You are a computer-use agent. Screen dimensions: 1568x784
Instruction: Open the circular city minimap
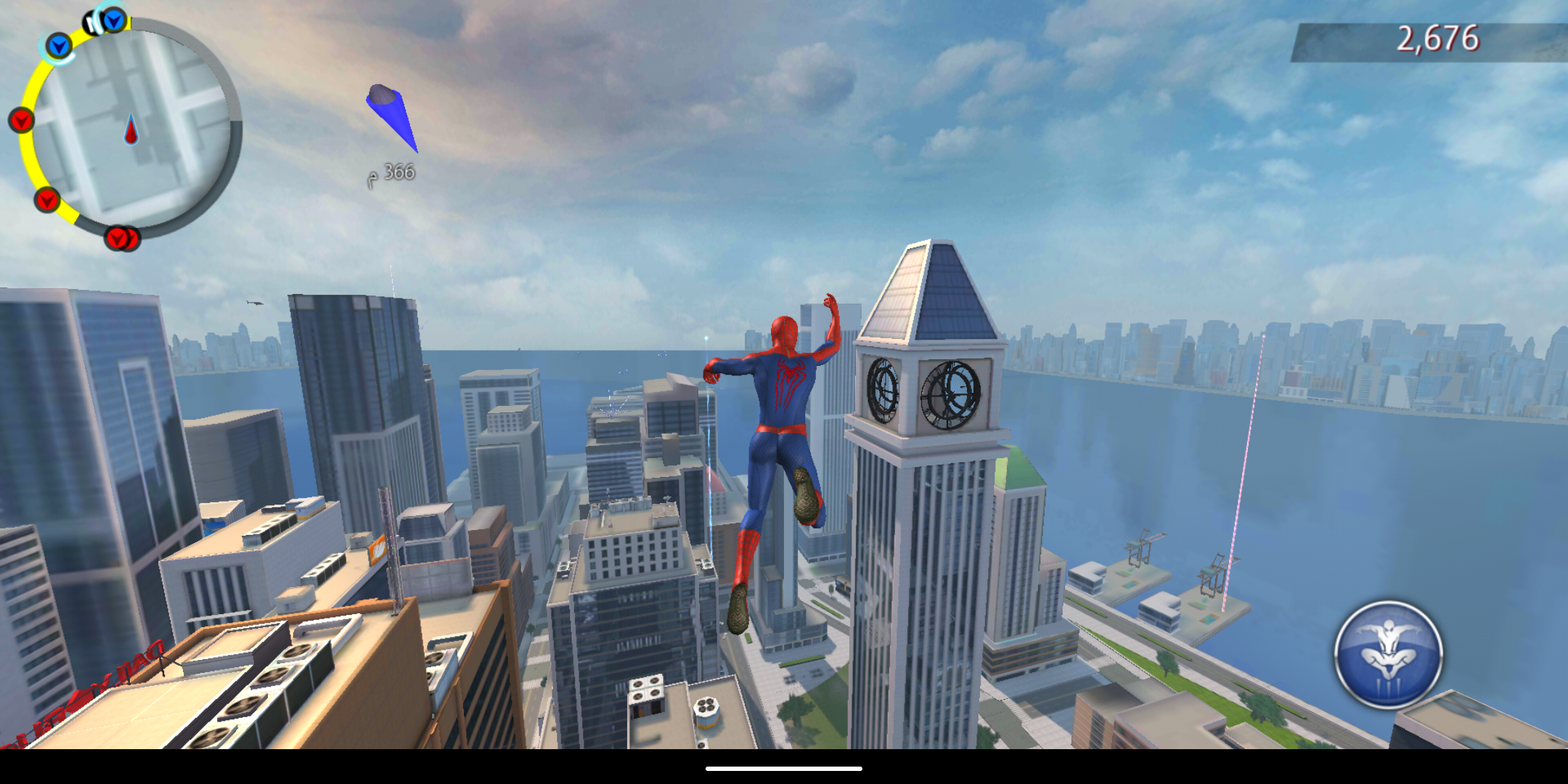click(132, 128)
